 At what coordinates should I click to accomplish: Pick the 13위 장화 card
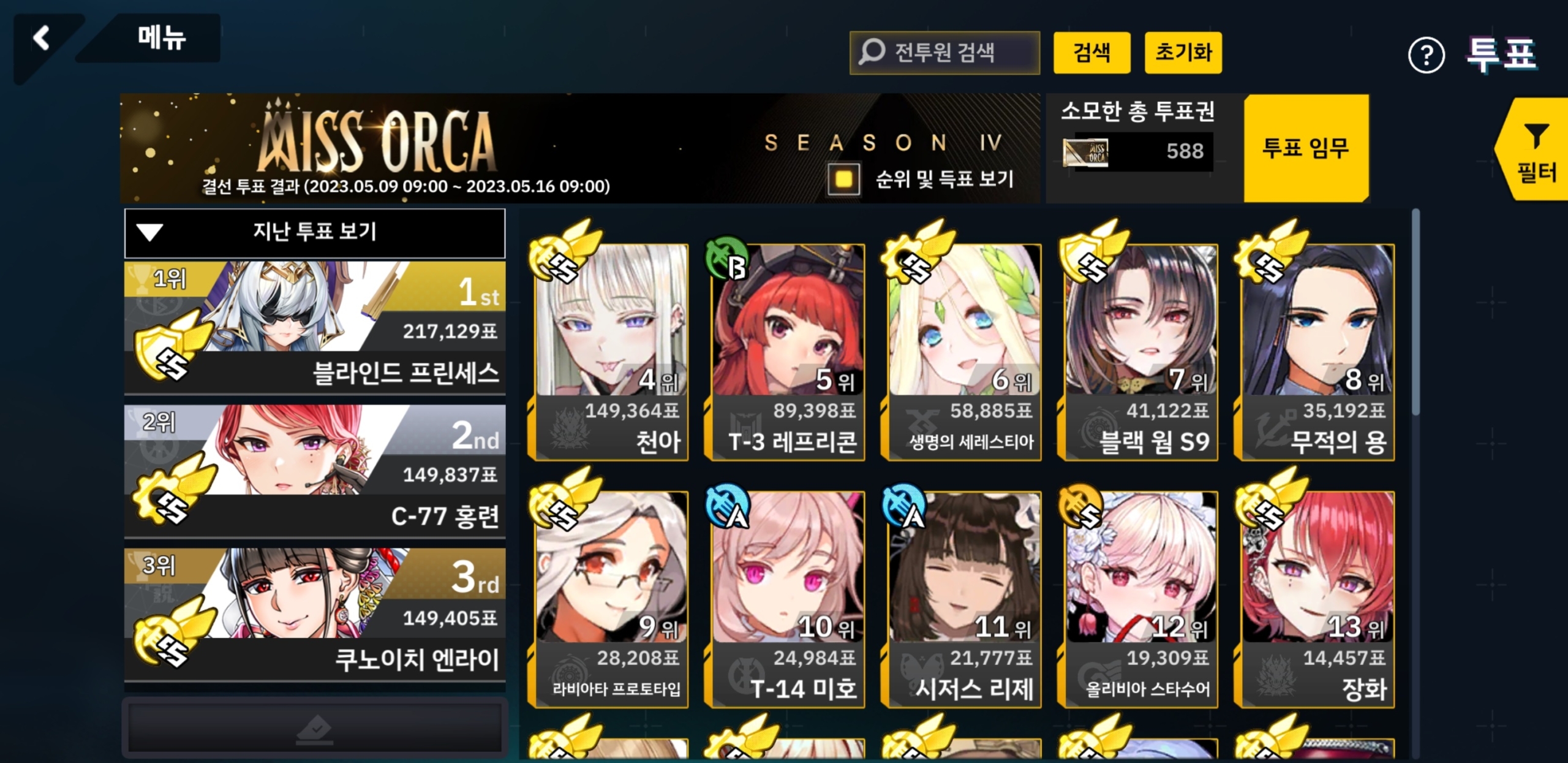pyautogui.click(x=1317, y=599)
